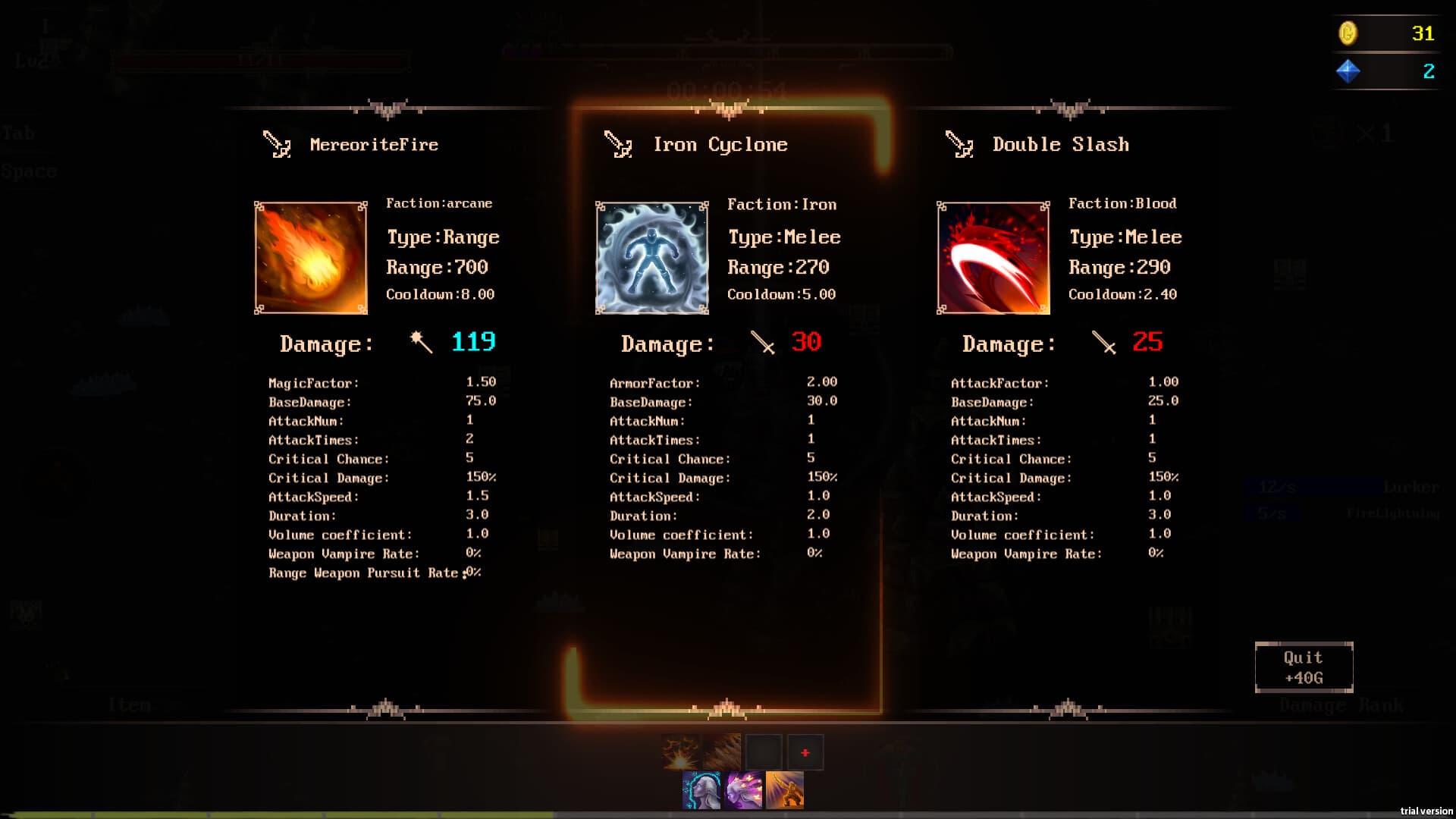Click the sword icon beside MereoriteFire title
The image size is (1456, 819).
click(x=275, y=144)
